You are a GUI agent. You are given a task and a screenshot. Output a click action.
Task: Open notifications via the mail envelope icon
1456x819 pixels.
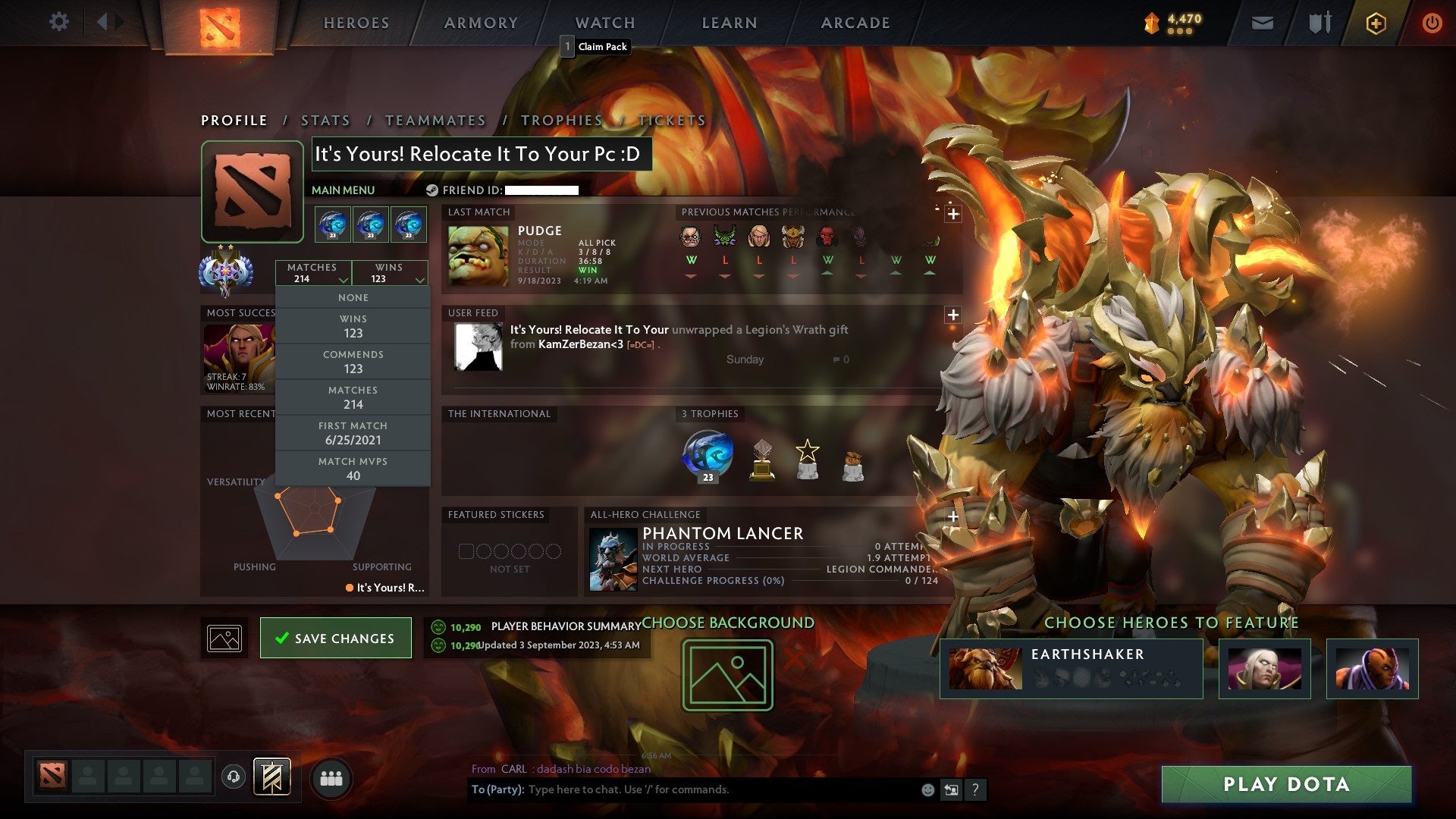point(1262,23)
